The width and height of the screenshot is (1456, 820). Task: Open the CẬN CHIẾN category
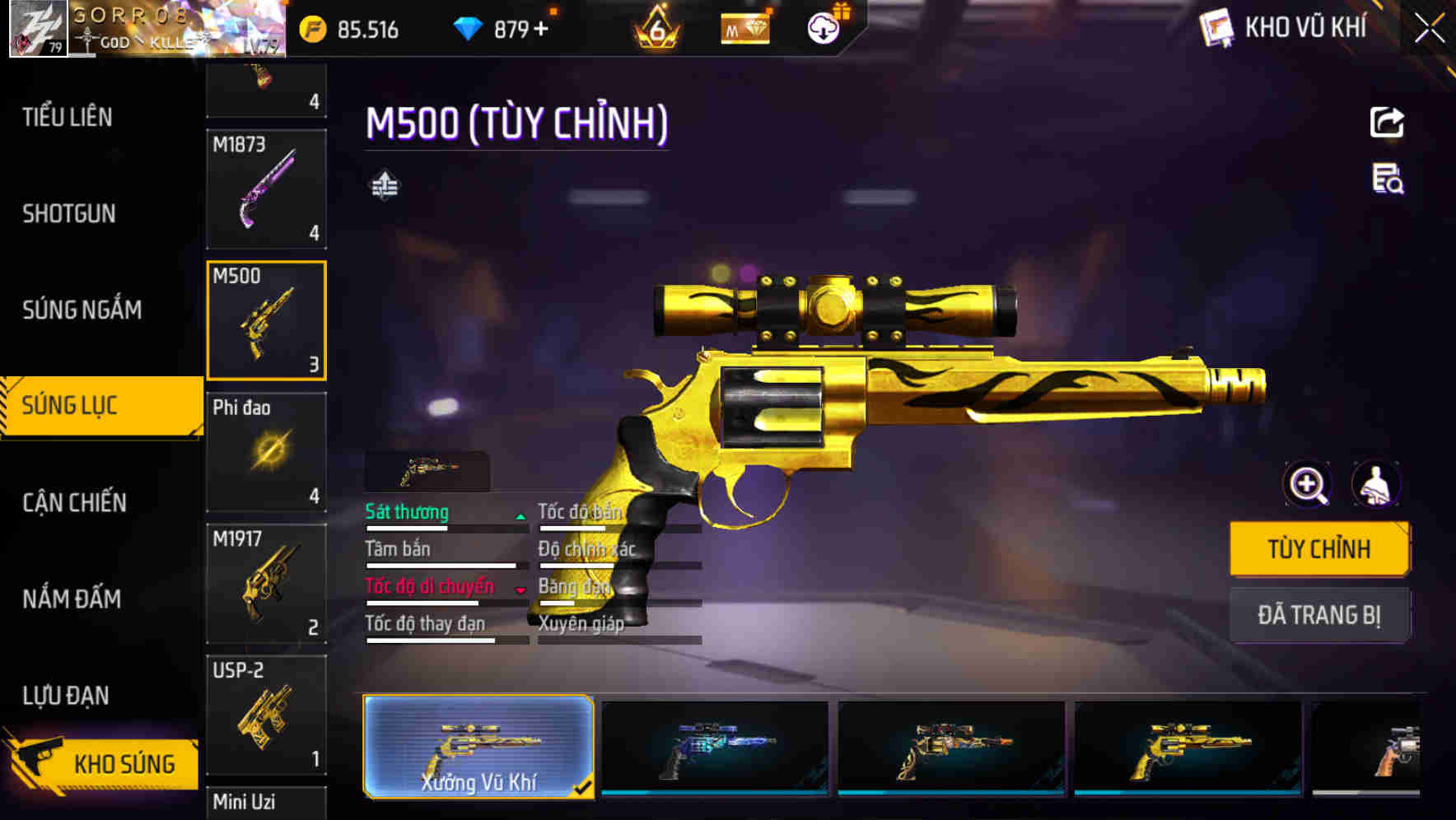point(72,502)
